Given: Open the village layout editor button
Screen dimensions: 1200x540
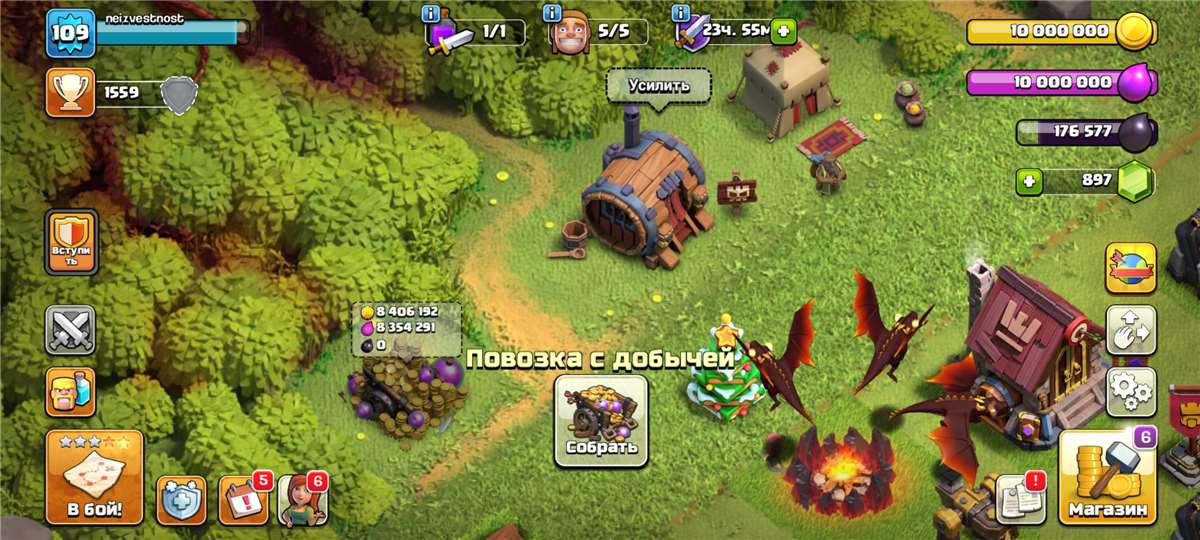Looking at the screenshot, I should [x=1131, y=330].
